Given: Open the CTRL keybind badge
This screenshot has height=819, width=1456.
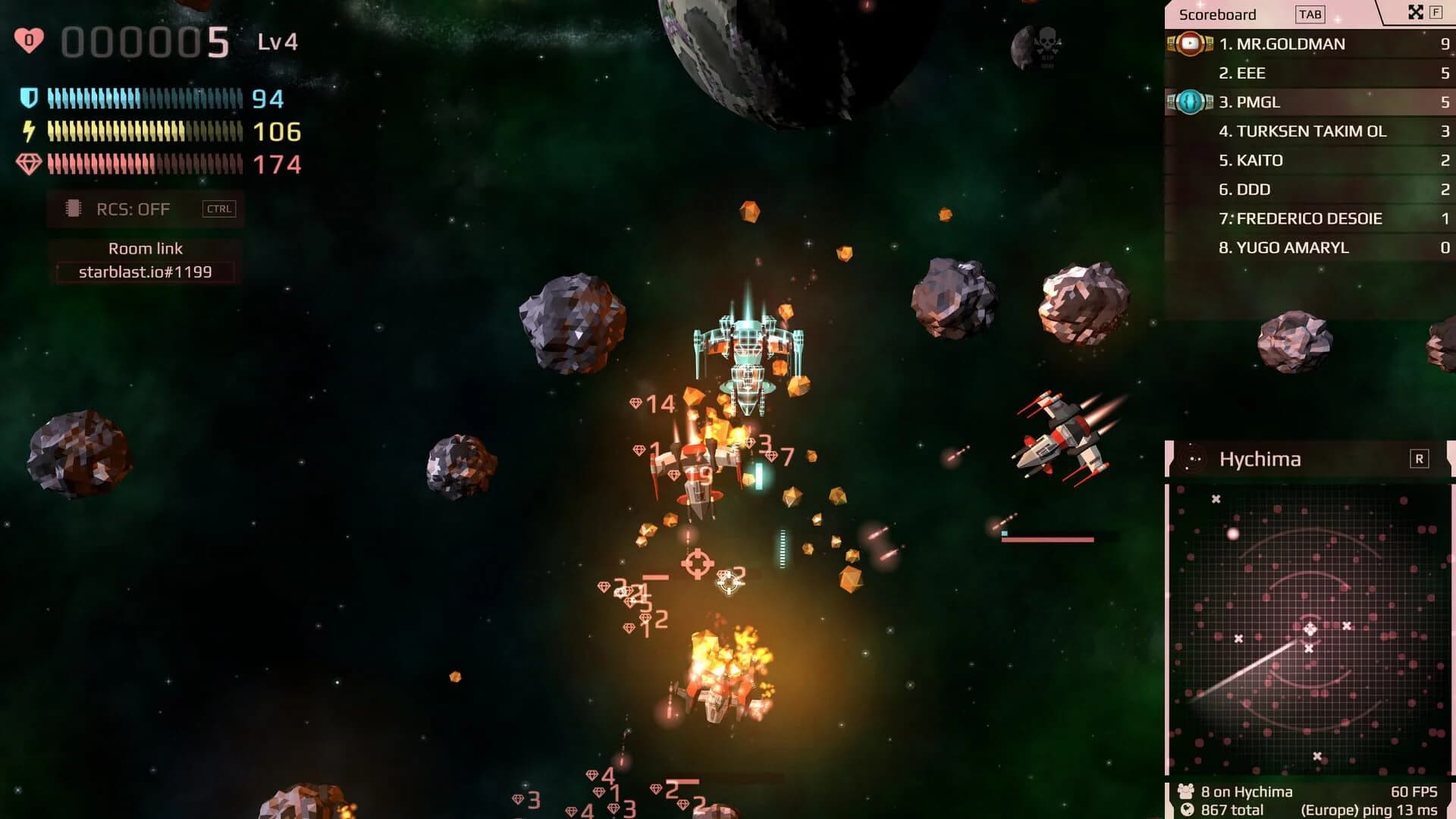Looking at the screenshot, I should click(x=219, y=209).
